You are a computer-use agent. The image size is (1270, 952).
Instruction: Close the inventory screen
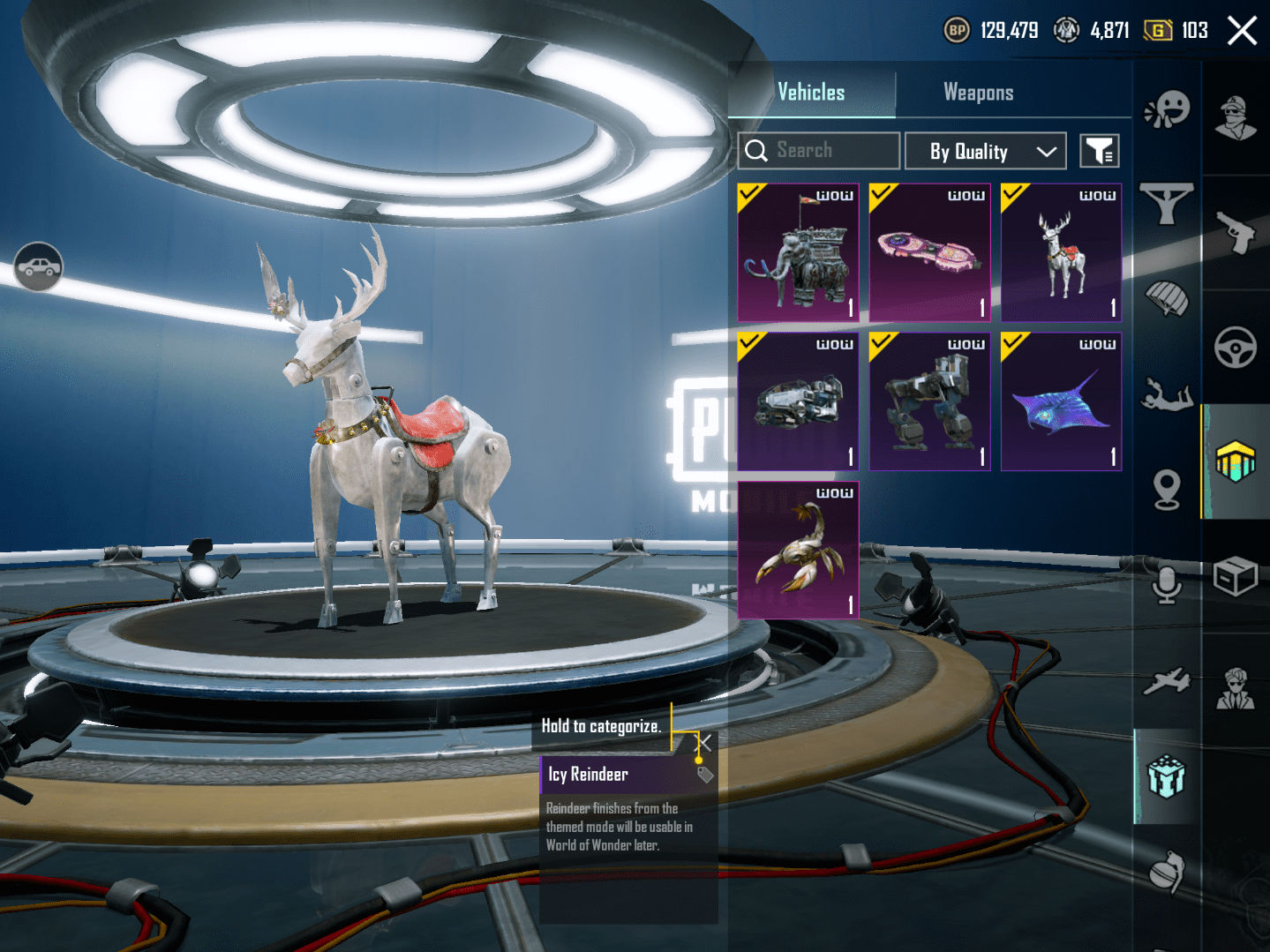[x=1242, y=31]
